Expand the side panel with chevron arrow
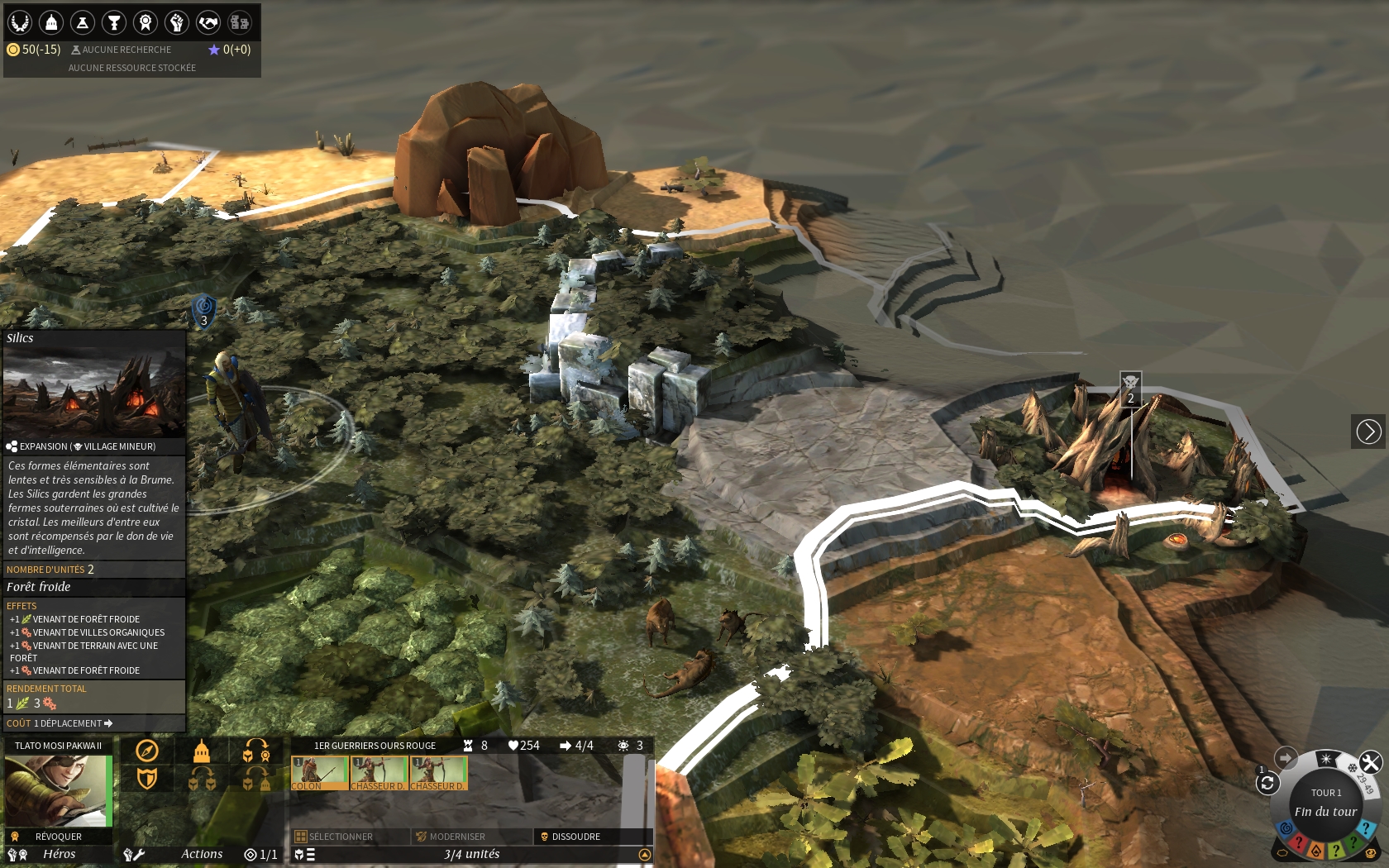 pos(1368,432)
